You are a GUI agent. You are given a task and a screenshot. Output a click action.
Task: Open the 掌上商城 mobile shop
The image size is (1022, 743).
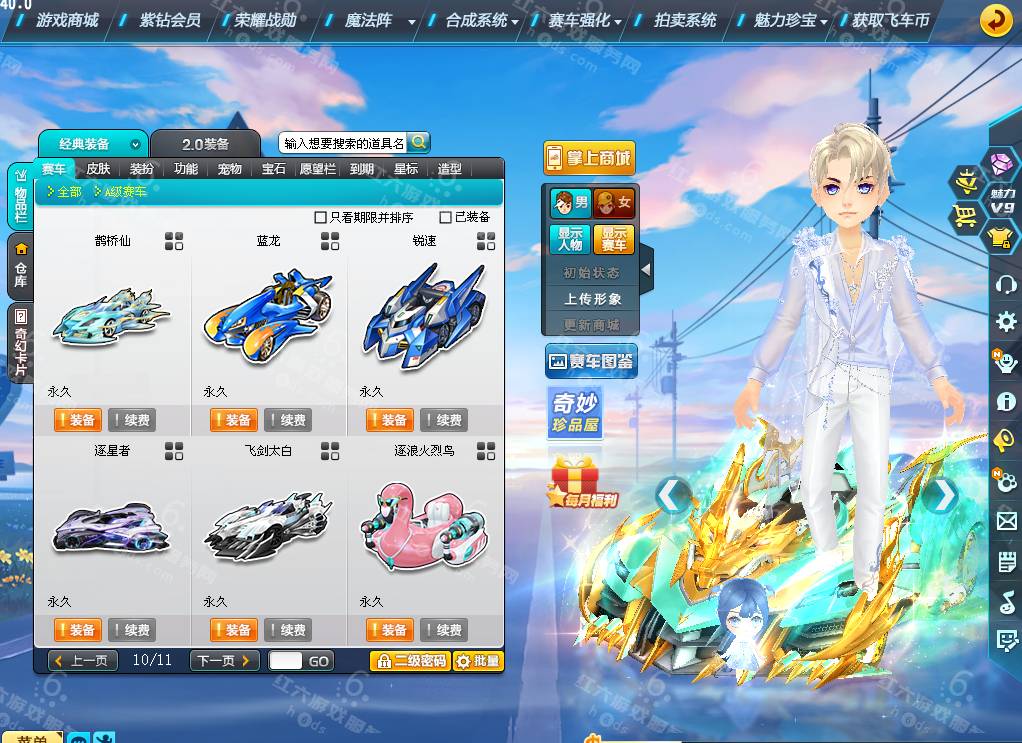tap(589, 158)
